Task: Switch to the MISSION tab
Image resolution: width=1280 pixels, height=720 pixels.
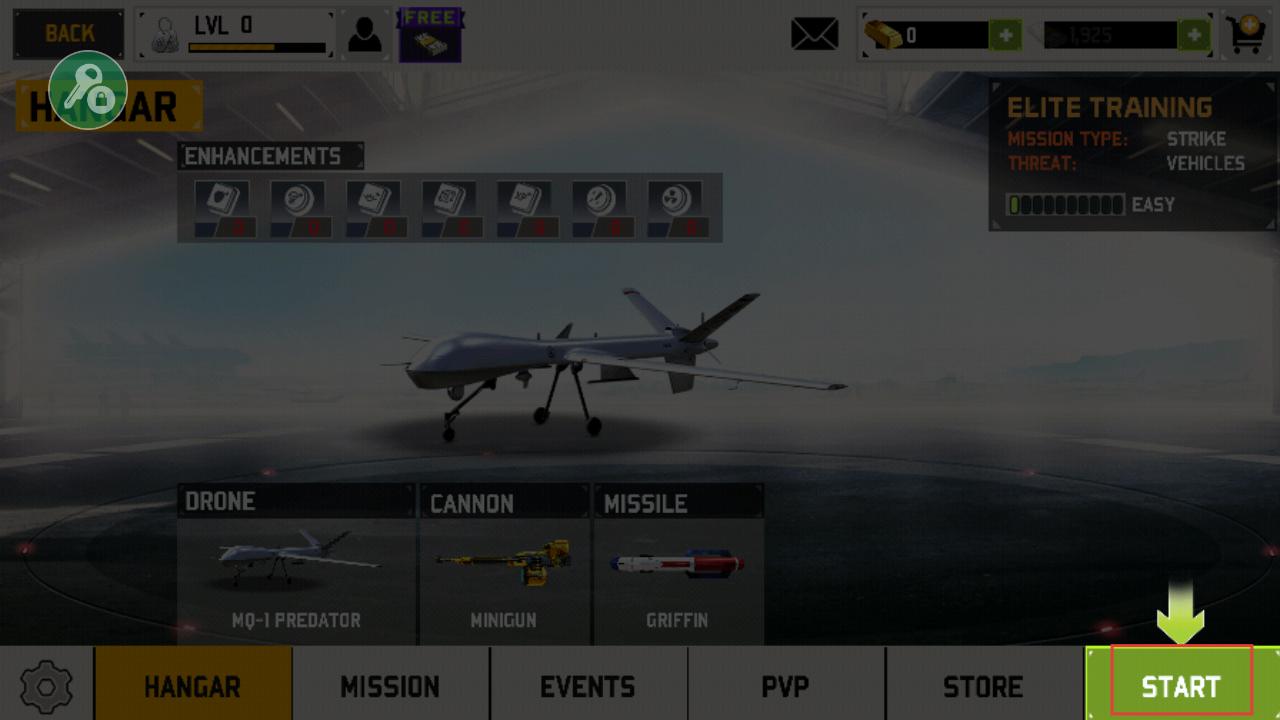Action: [390, 686]
